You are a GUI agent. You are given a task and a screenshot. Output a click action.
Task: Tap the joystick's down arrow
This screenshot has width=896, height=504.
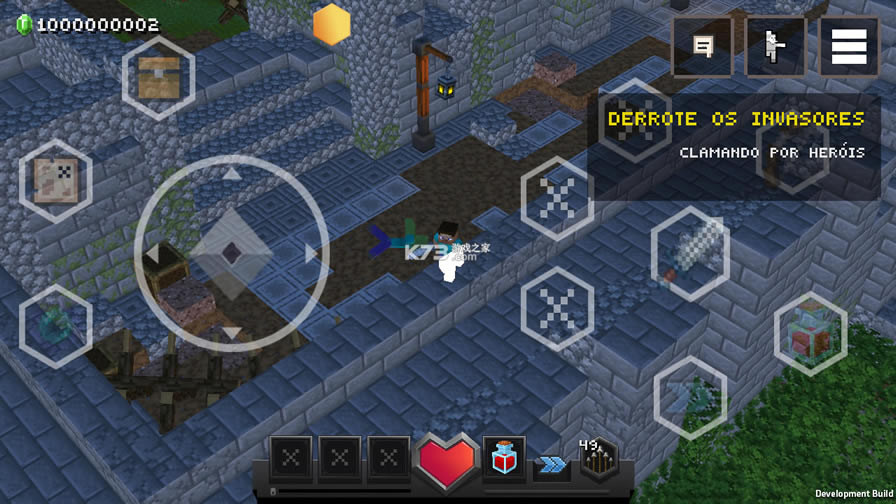231,333
